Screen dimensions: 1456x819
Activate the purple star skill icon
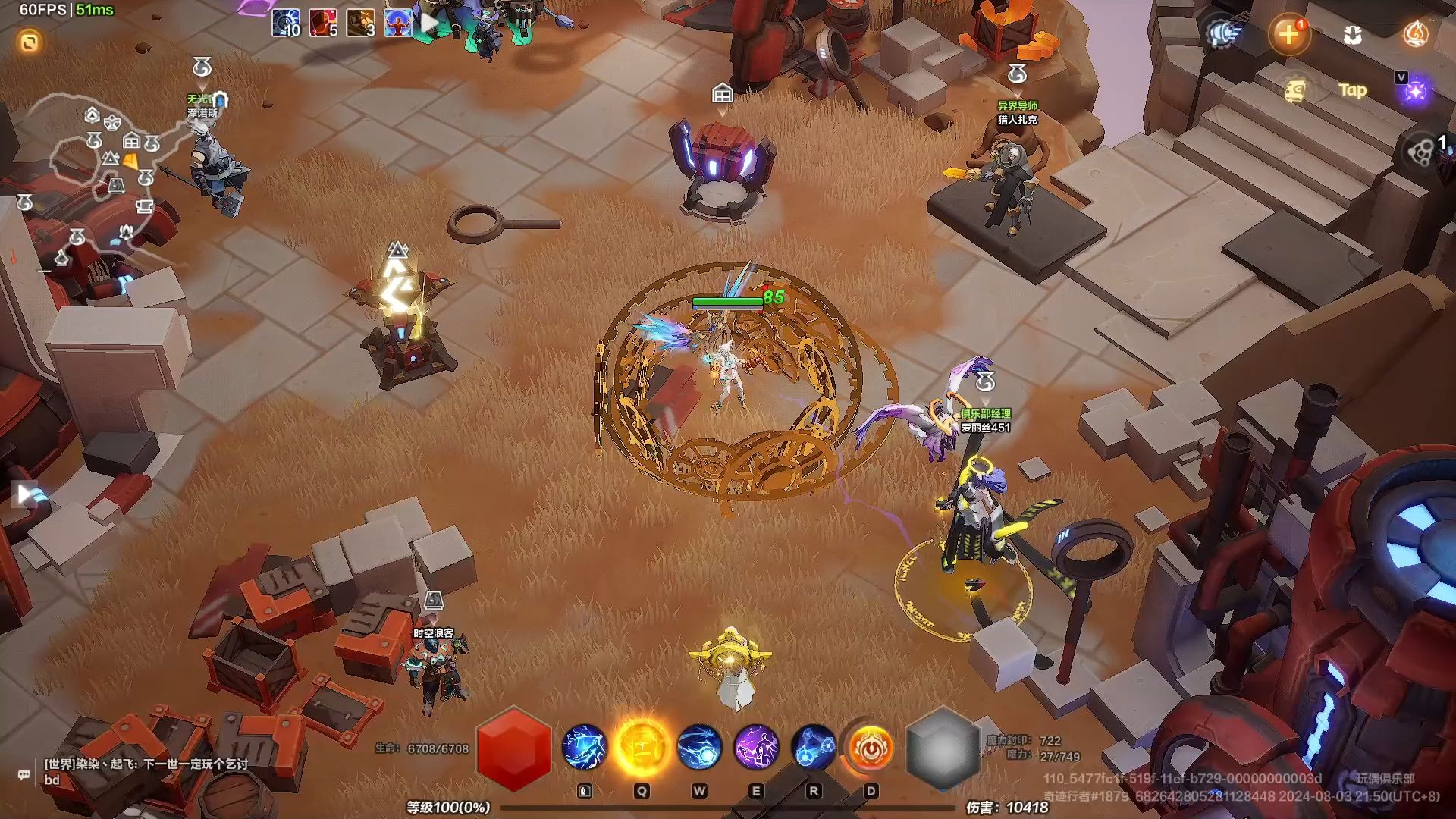1415,92
